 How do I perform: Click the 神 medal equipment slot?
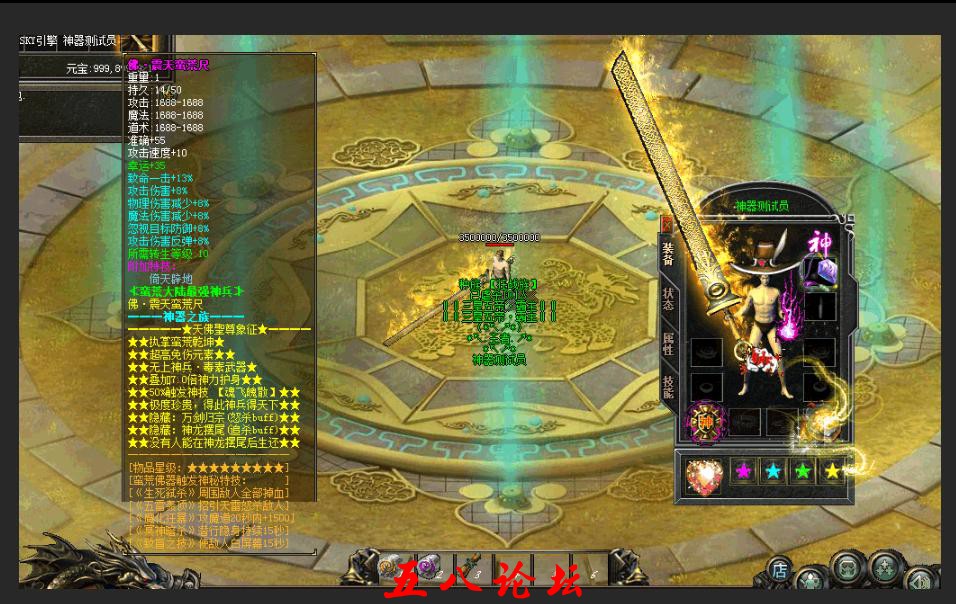click(707, 422)
